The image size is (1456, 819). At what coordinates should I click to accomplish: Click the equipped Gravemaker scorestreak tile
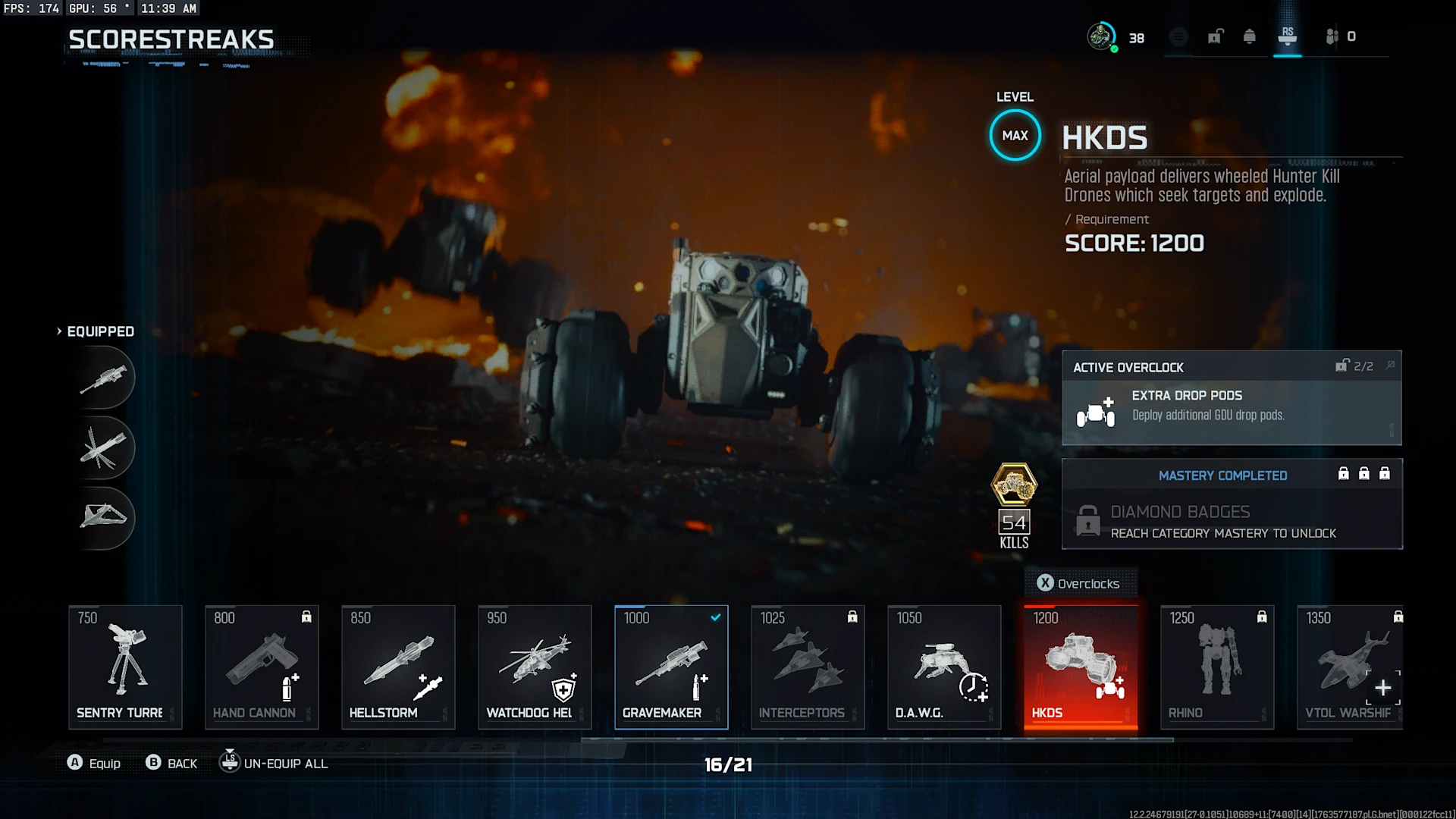[x=671, y=667]
